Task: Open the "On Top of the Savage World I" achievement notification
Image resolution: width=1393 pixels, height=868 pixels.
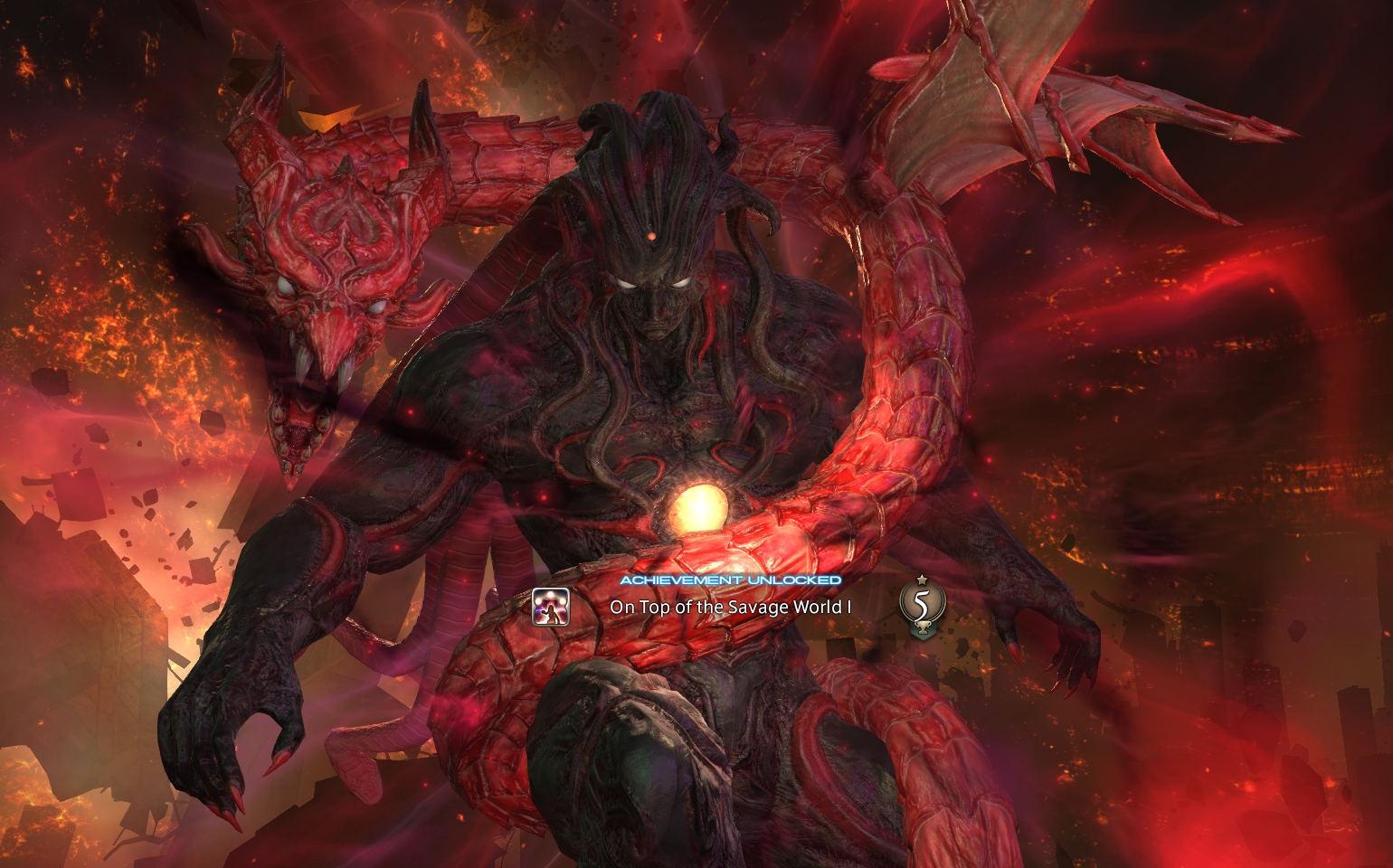Action: (731, 607)
